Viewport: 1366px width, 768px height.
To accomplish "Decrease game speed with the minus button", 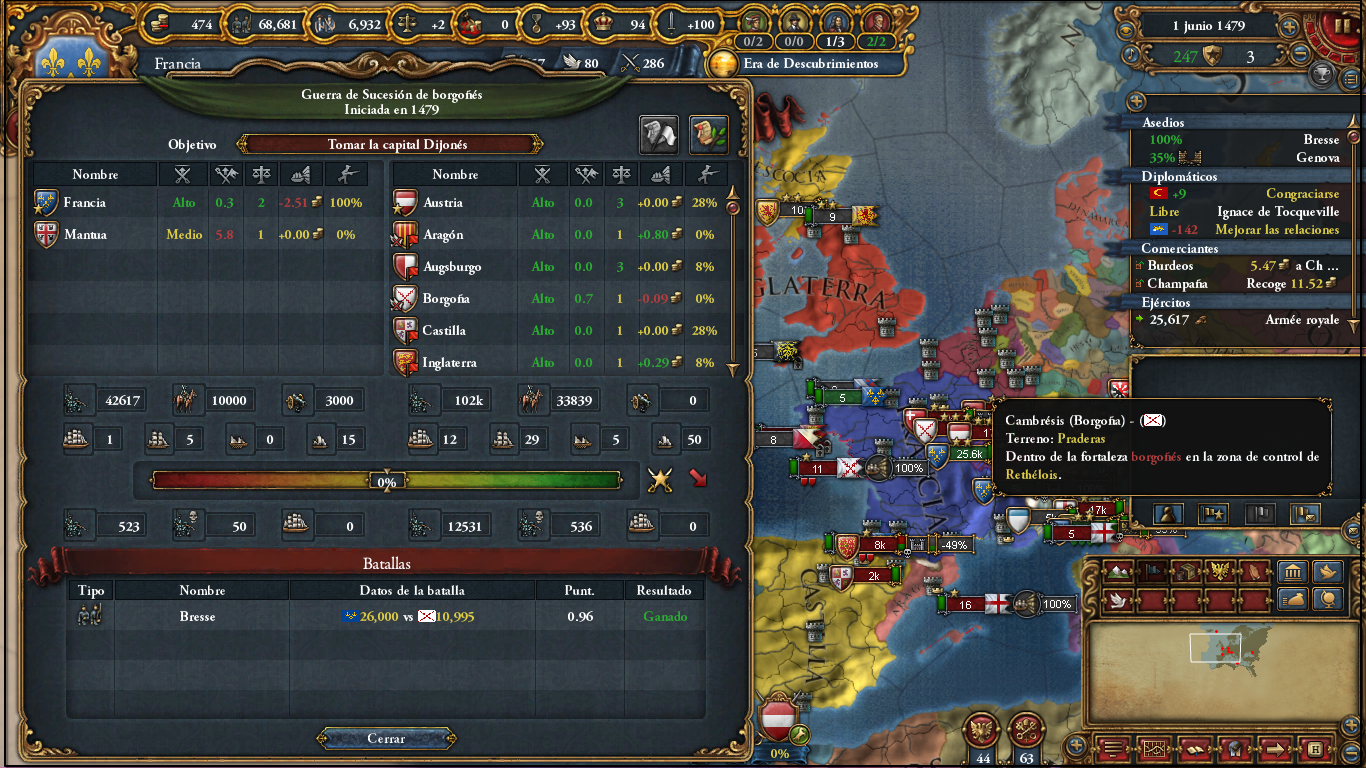I will (x=1301, y=54).
